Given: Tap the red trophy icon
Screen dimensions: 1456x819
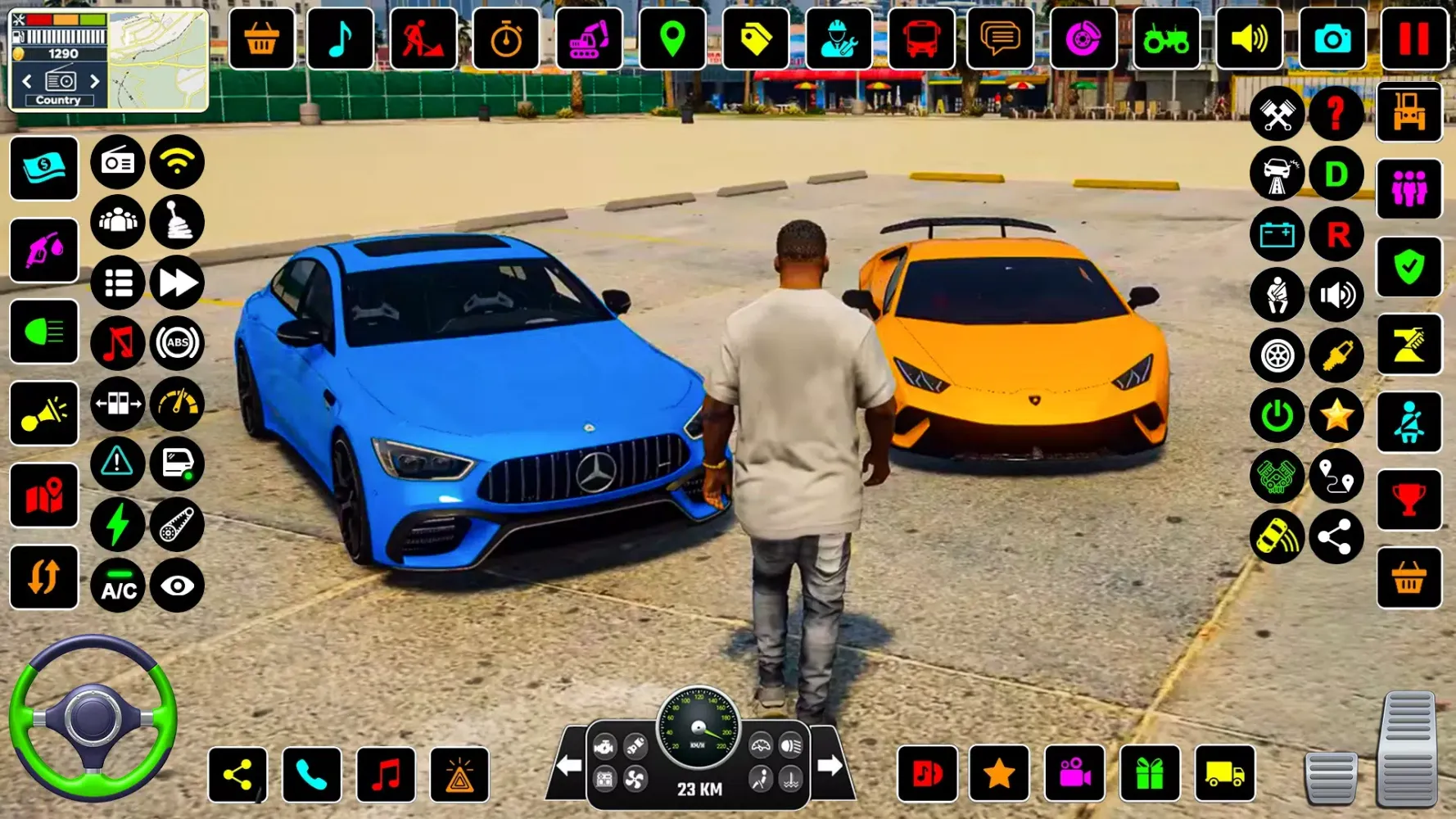Looking at the screenshot, I should tap(1409, 499).
